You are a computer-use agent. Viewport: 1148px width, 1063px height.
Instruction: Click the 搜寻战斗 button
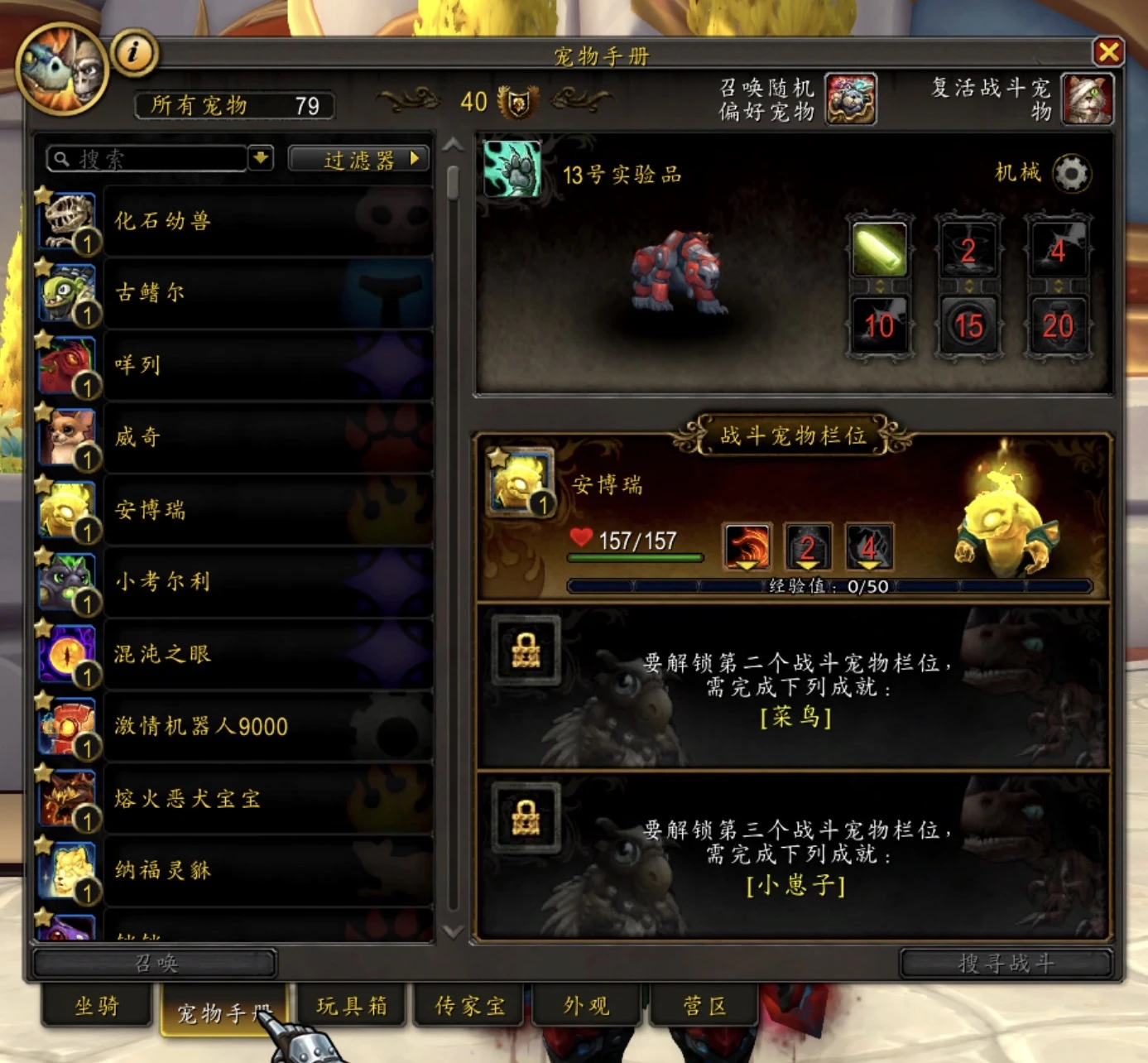click(1006, 963)
